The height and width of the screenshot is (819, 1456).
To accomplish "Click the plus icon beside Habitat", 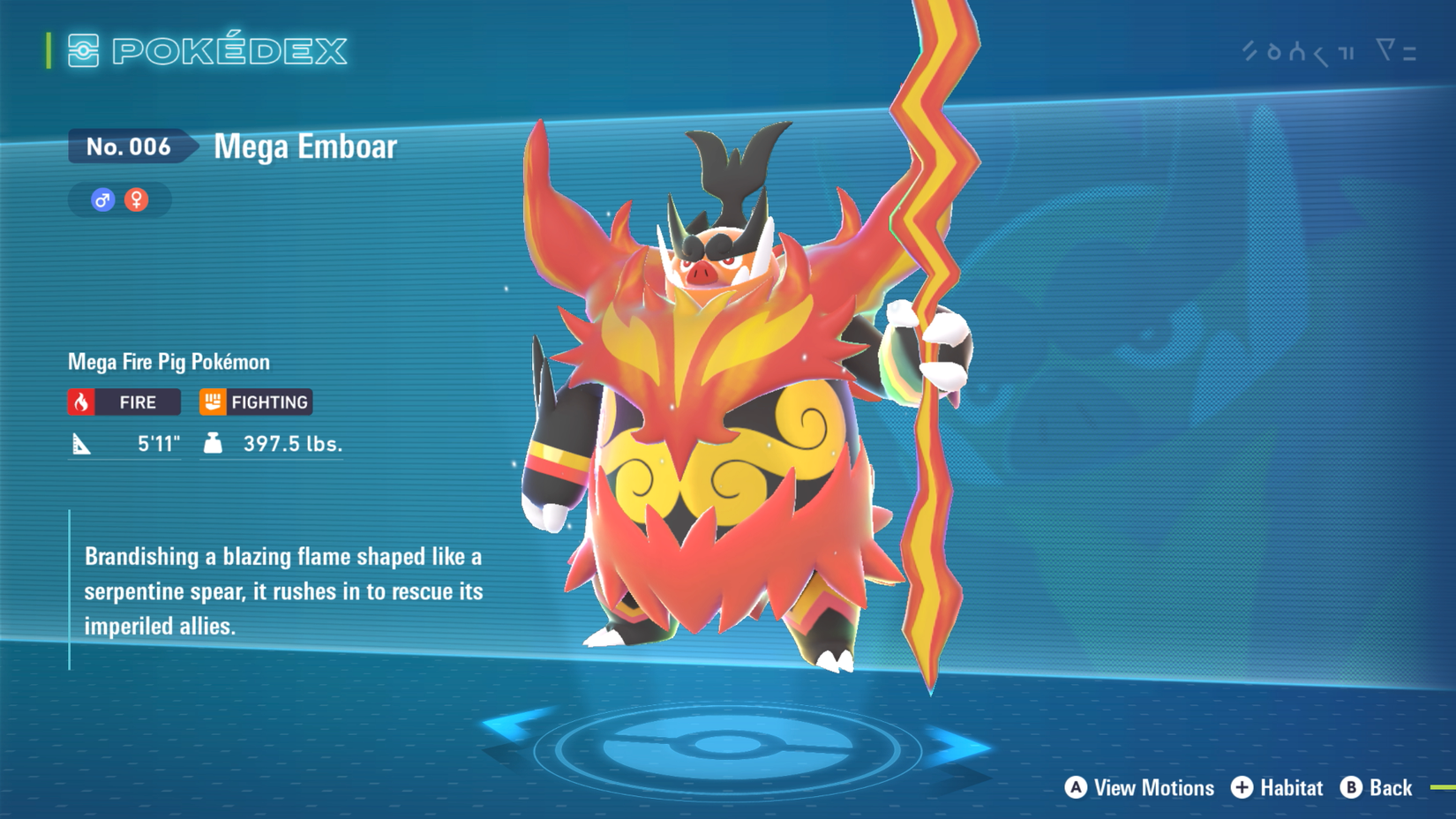I will click(x=1242, y=787).
